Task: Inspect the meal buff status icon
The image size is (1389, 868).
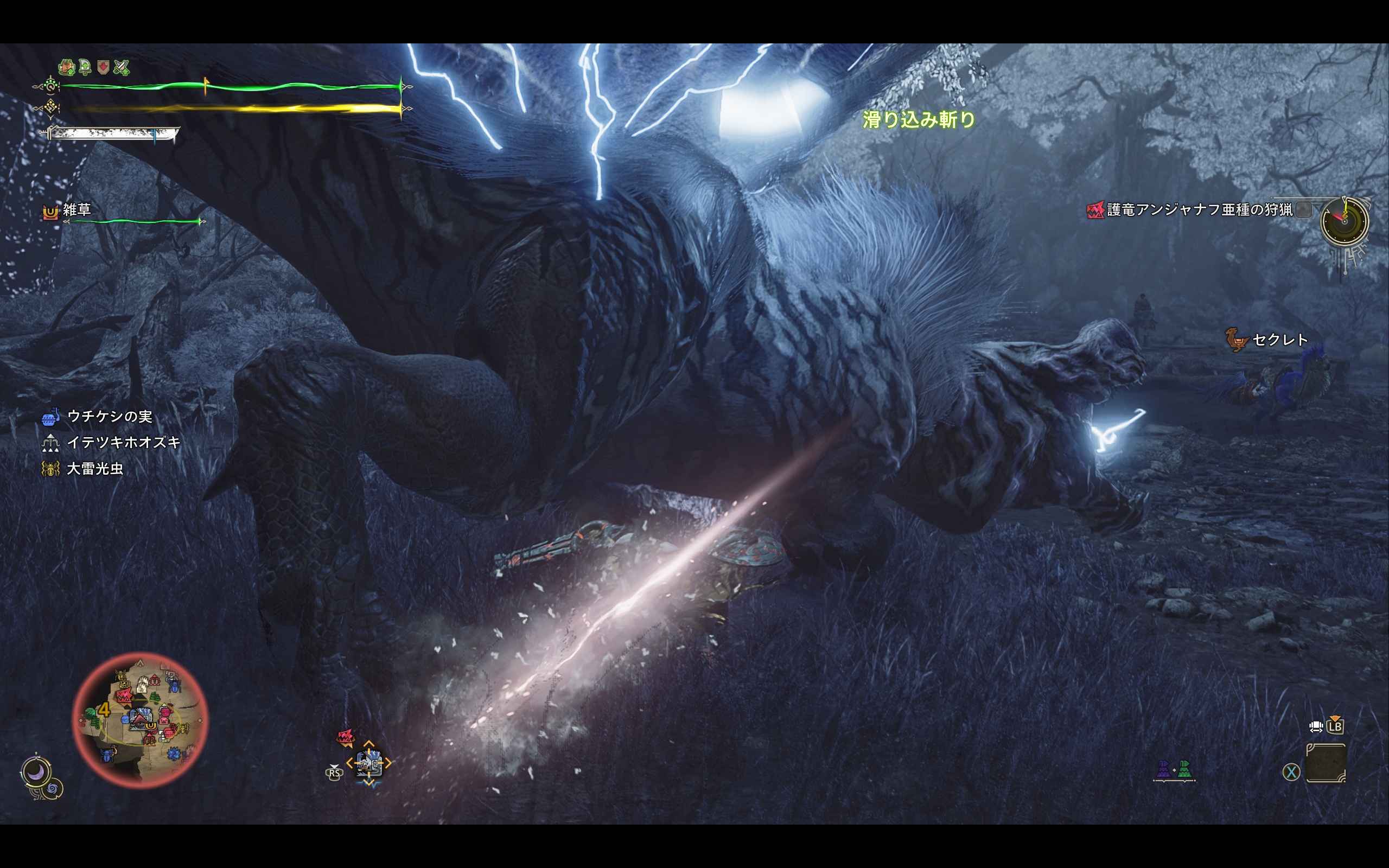Action: [67, 68]
